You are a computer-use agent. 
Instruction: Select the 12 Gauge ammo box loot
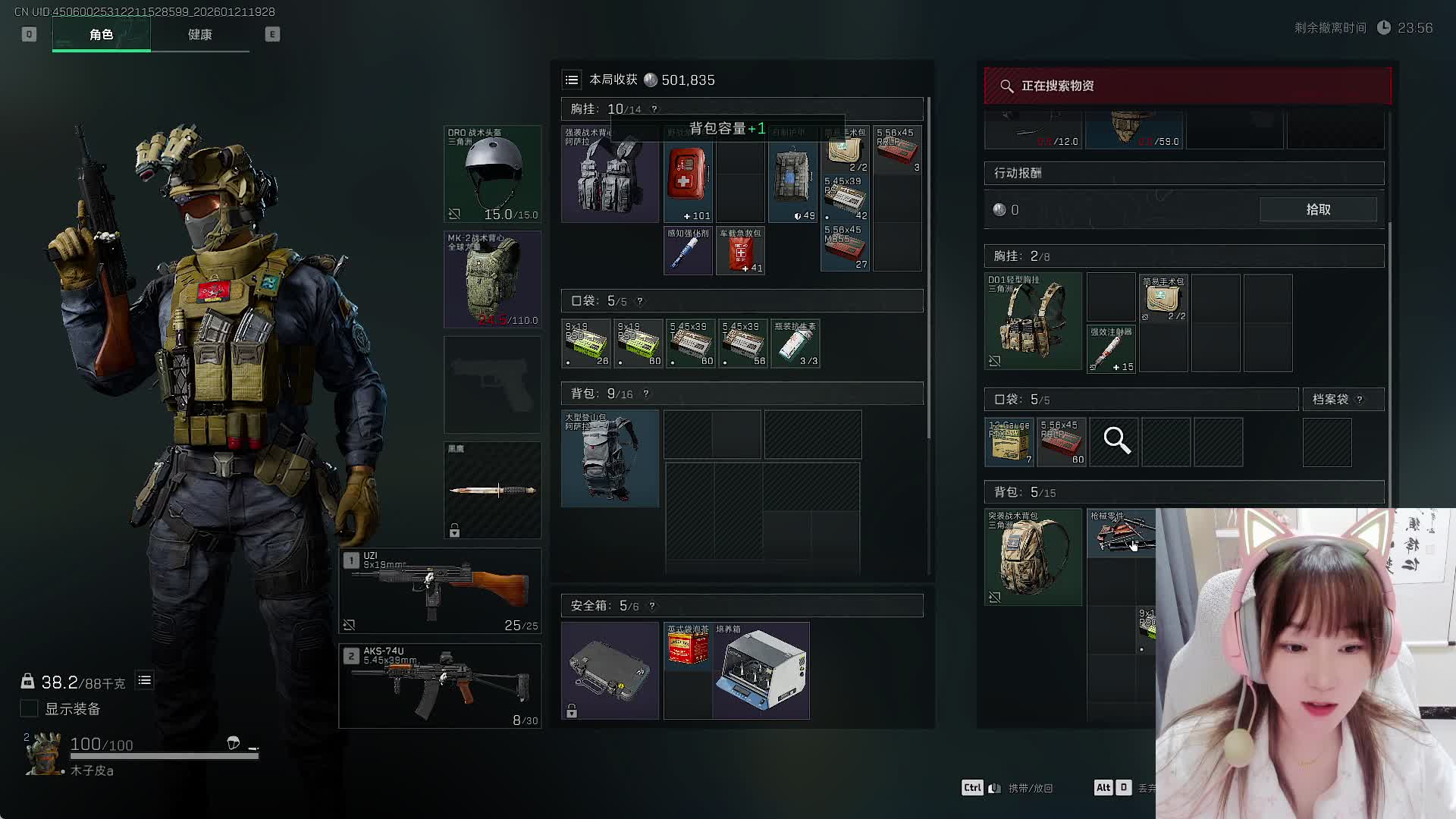[x=1009, y=442]
